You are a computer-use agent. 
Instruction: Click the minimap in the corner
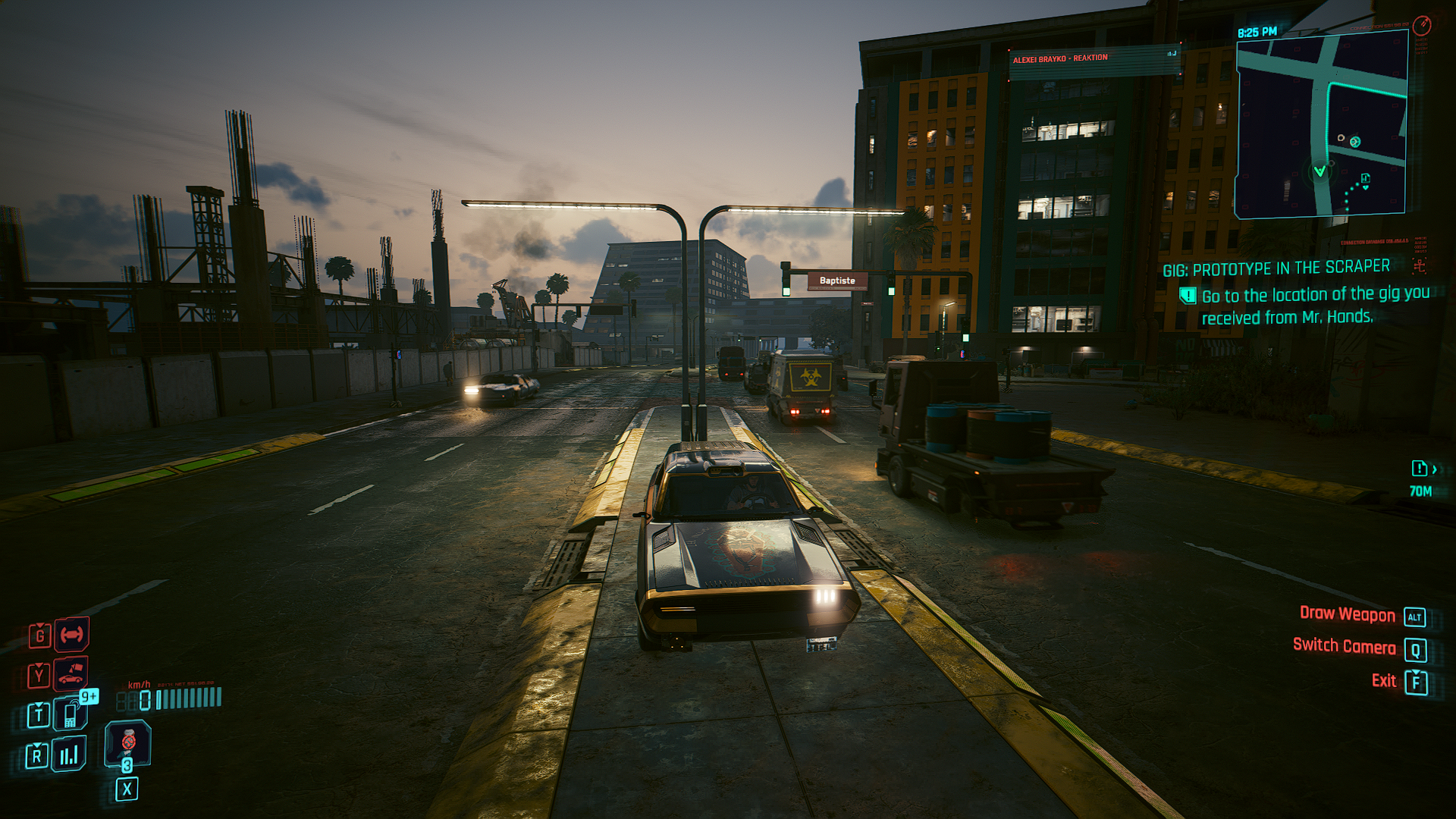(x=1321, y=126)
